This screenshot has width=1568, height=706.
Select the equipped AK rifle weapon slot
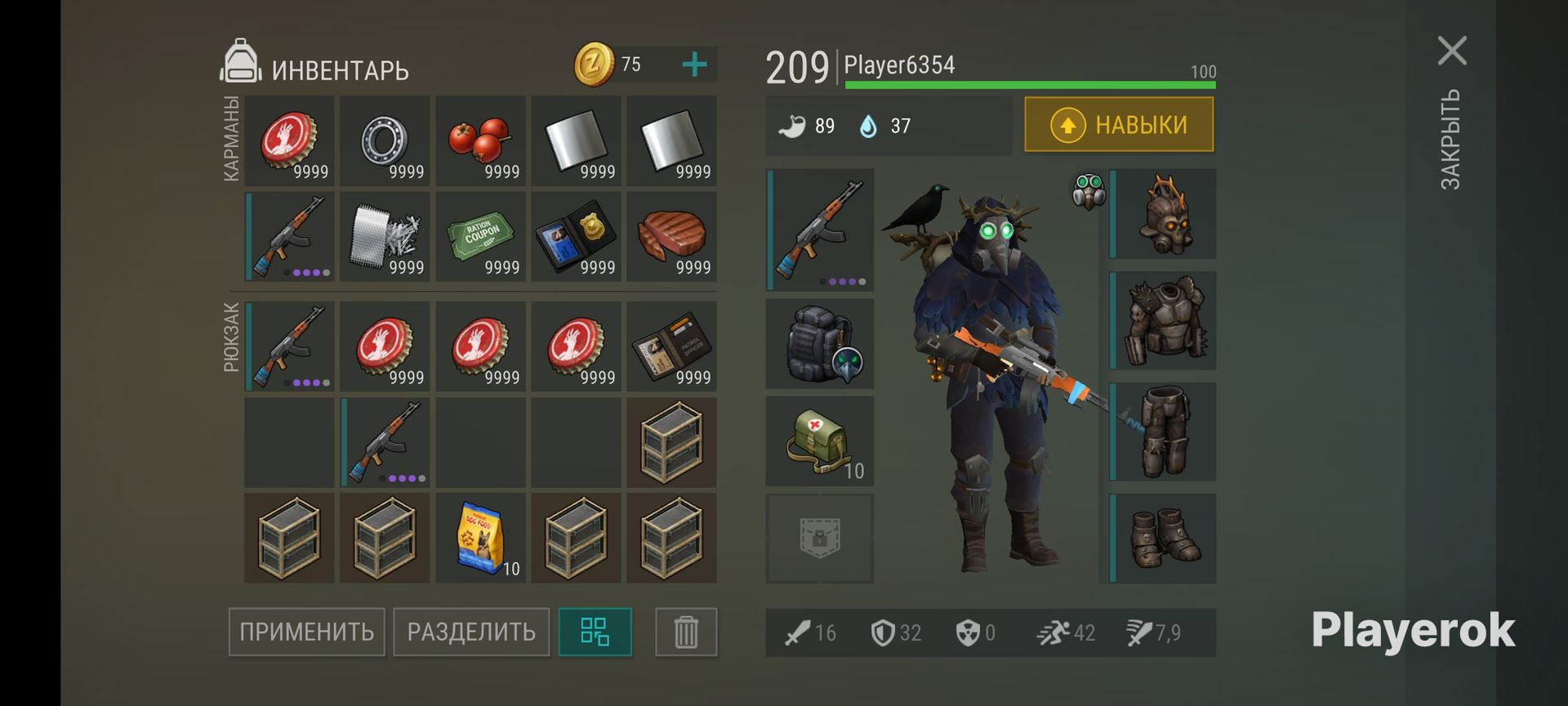pyautogui.click(x=820, y=230)
